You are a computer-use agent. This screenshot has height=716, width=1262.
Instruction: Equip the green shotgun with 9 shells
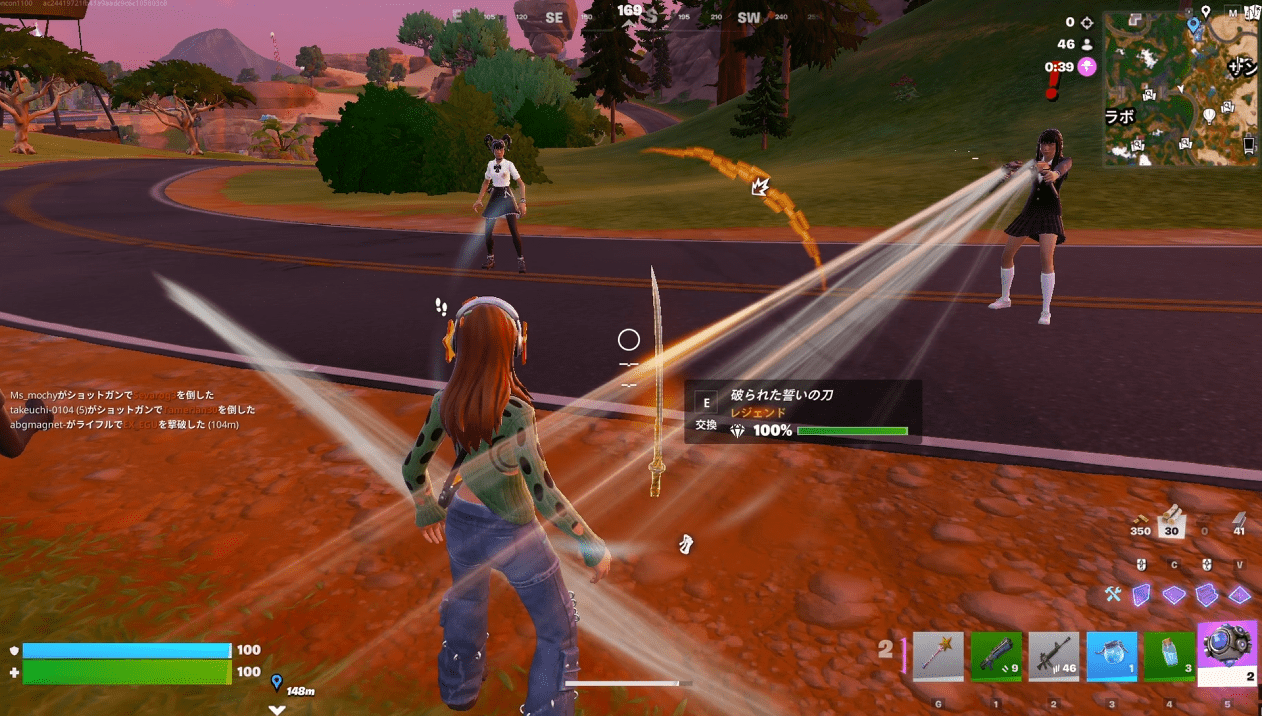[x=996, y=655]
